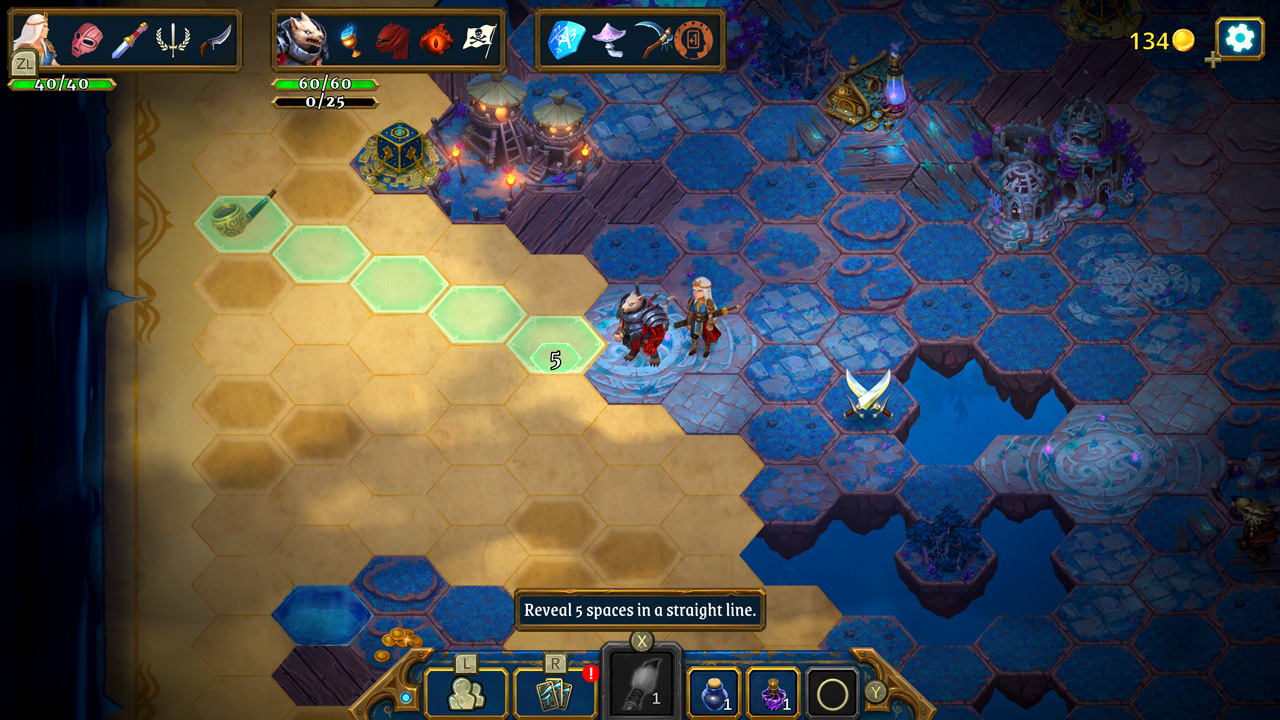Viewport: 1280px width, 720px height.
Task: Inspect the dagger equipment icon
Action: pos(129,41)
